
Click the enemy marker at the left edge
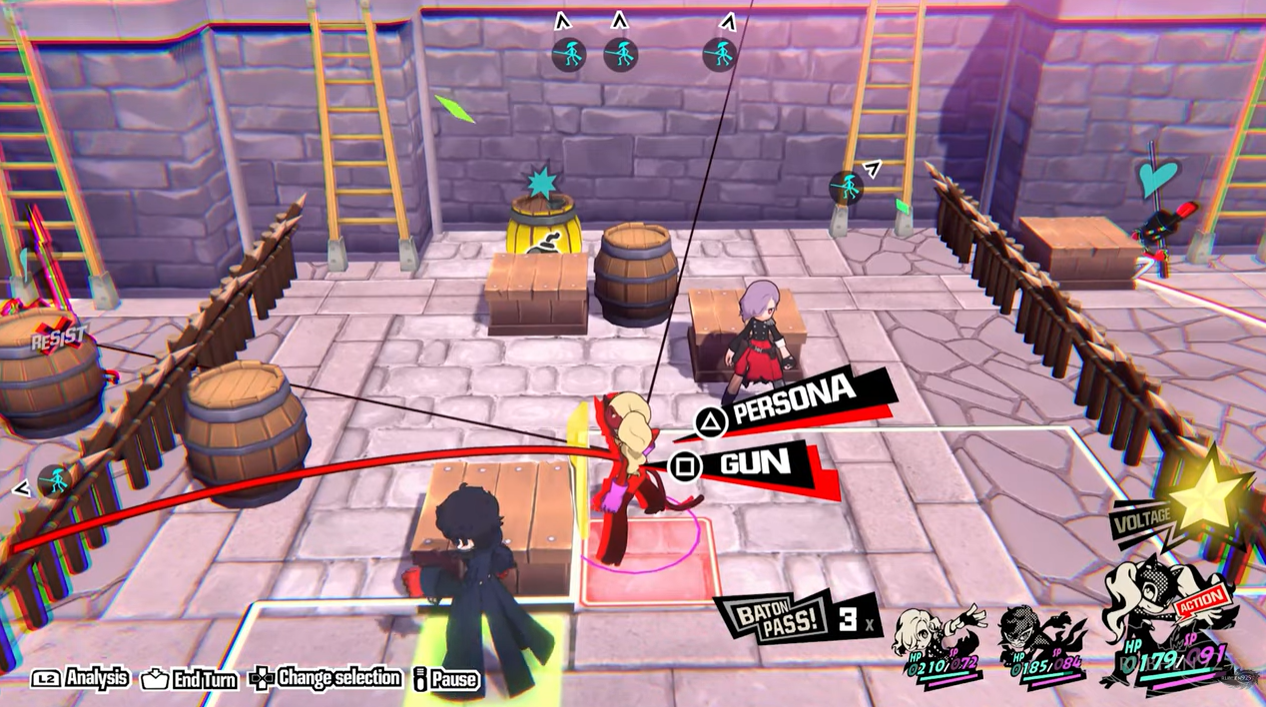54,482
